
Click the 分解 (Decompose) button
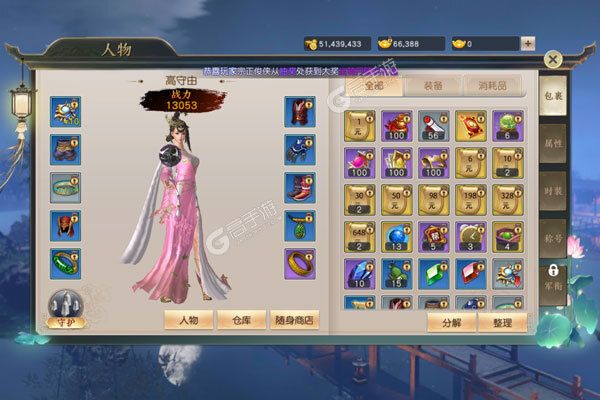pyautogui.click(x=446, y=322)
